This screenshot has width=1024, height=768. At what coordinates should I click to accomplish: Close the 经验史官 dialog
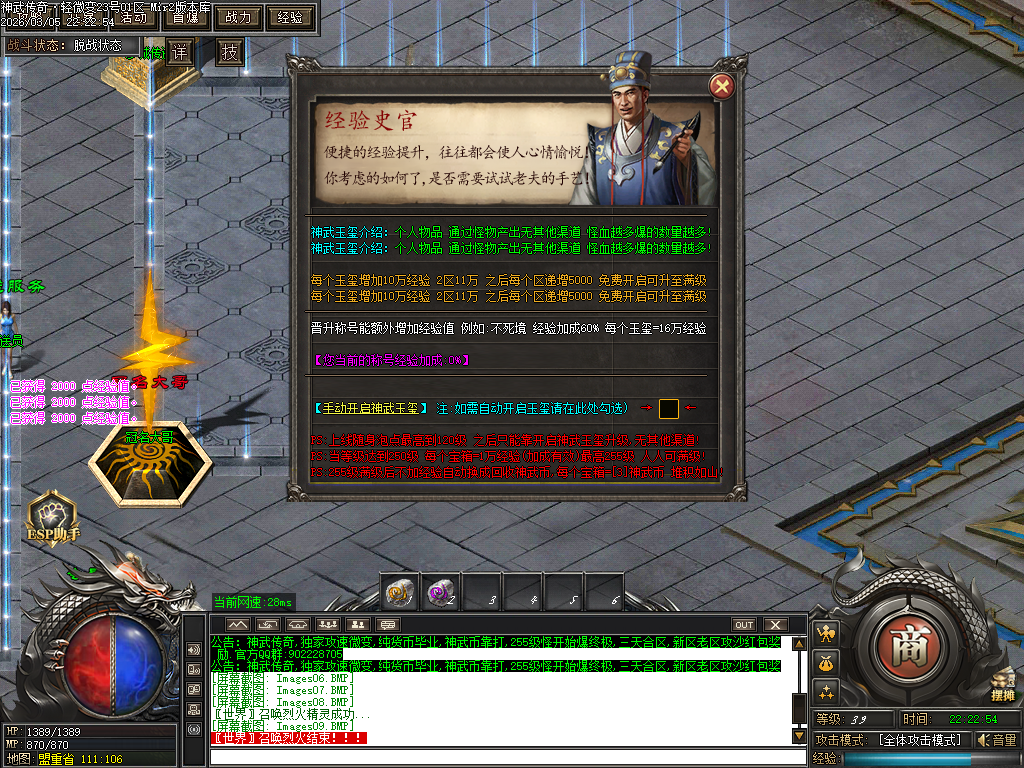(720, 88)
